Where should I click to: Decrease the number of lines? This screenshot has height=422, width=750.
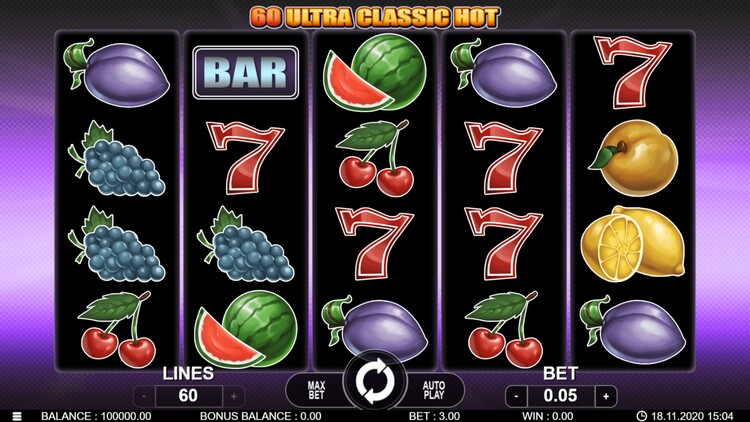tap(146, 396)
